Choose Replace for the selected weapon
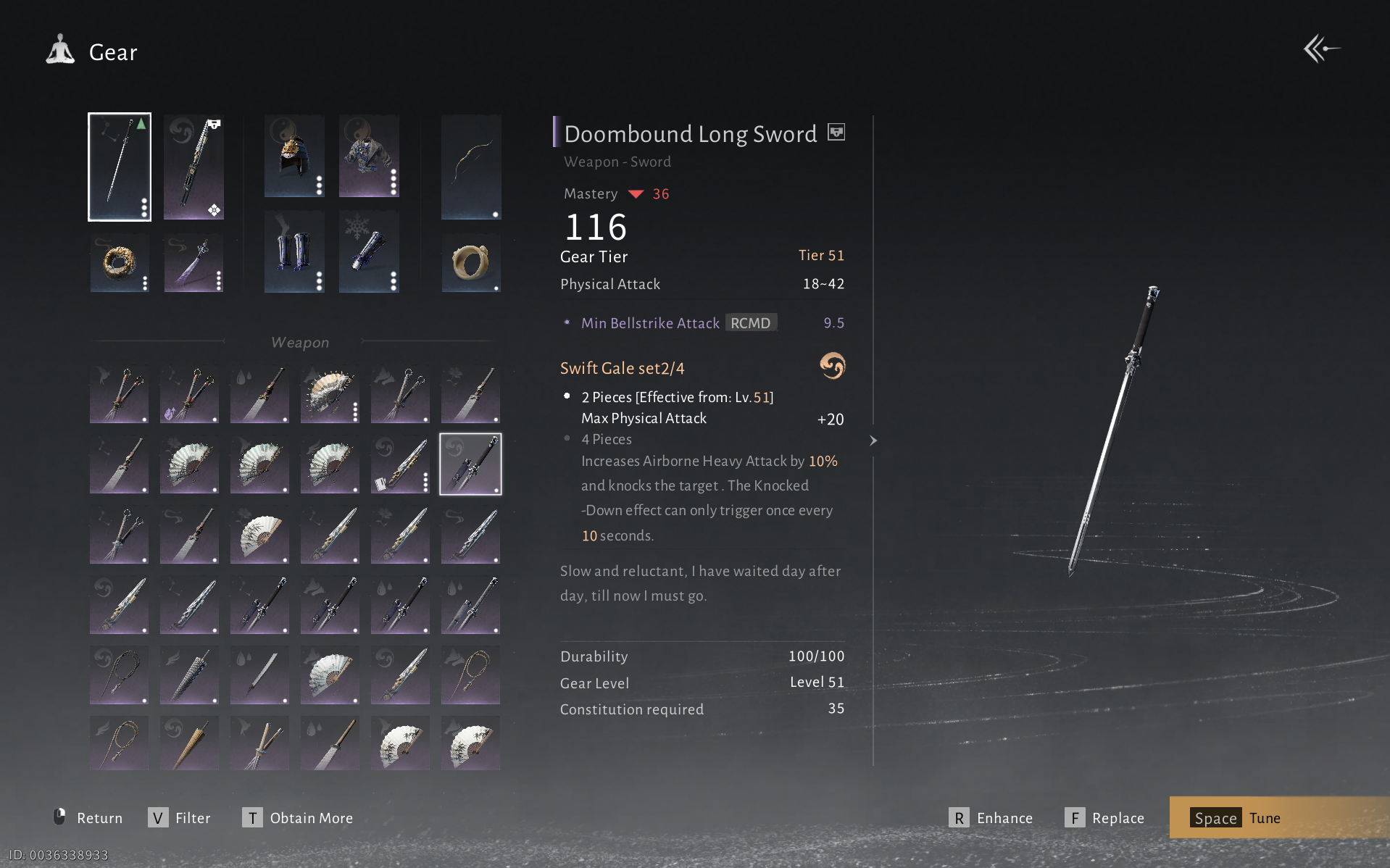 (1104, 818)
